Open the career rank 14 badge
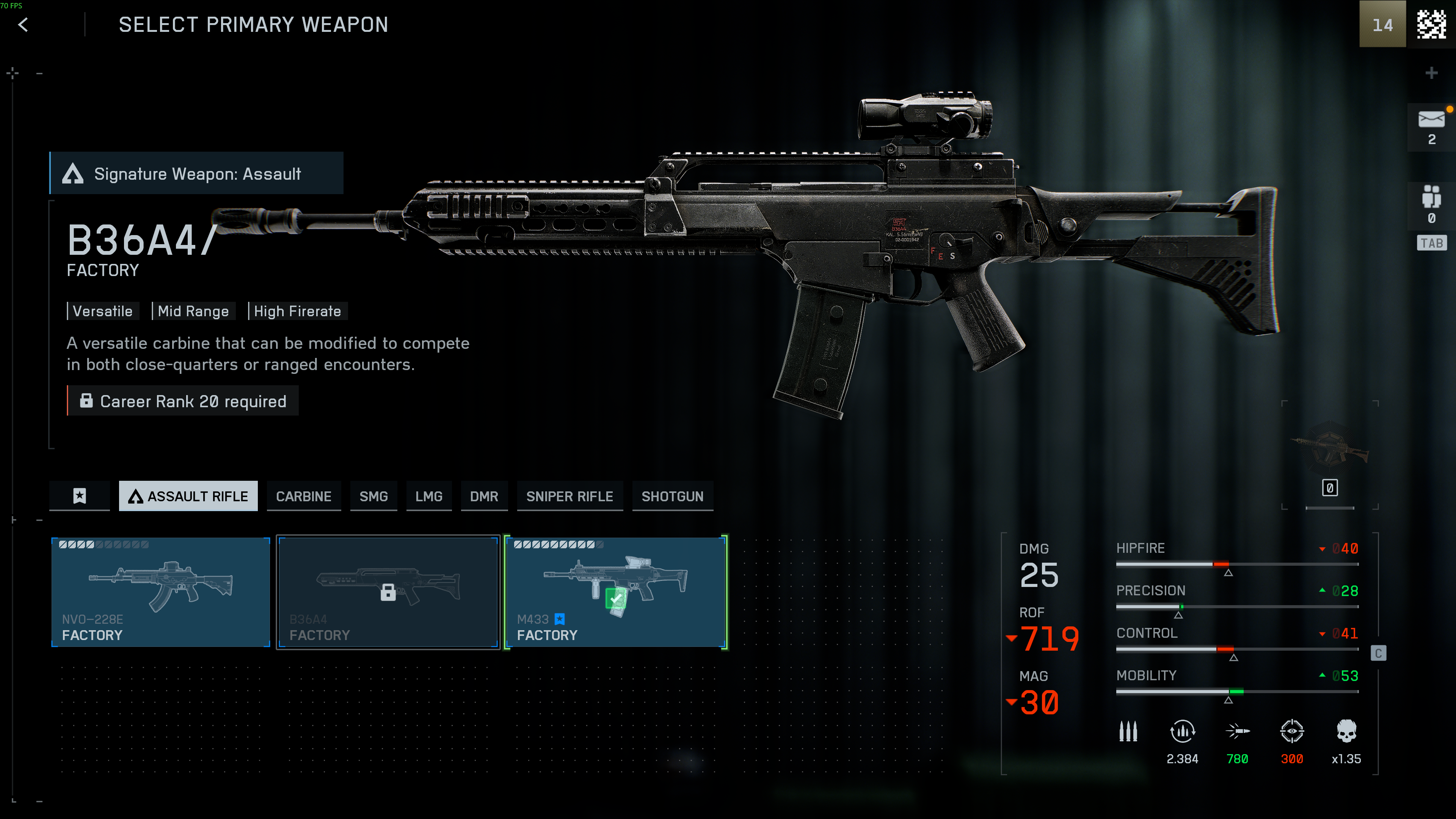Viewport: 1456px width, 819px height. click(1382, 24)
